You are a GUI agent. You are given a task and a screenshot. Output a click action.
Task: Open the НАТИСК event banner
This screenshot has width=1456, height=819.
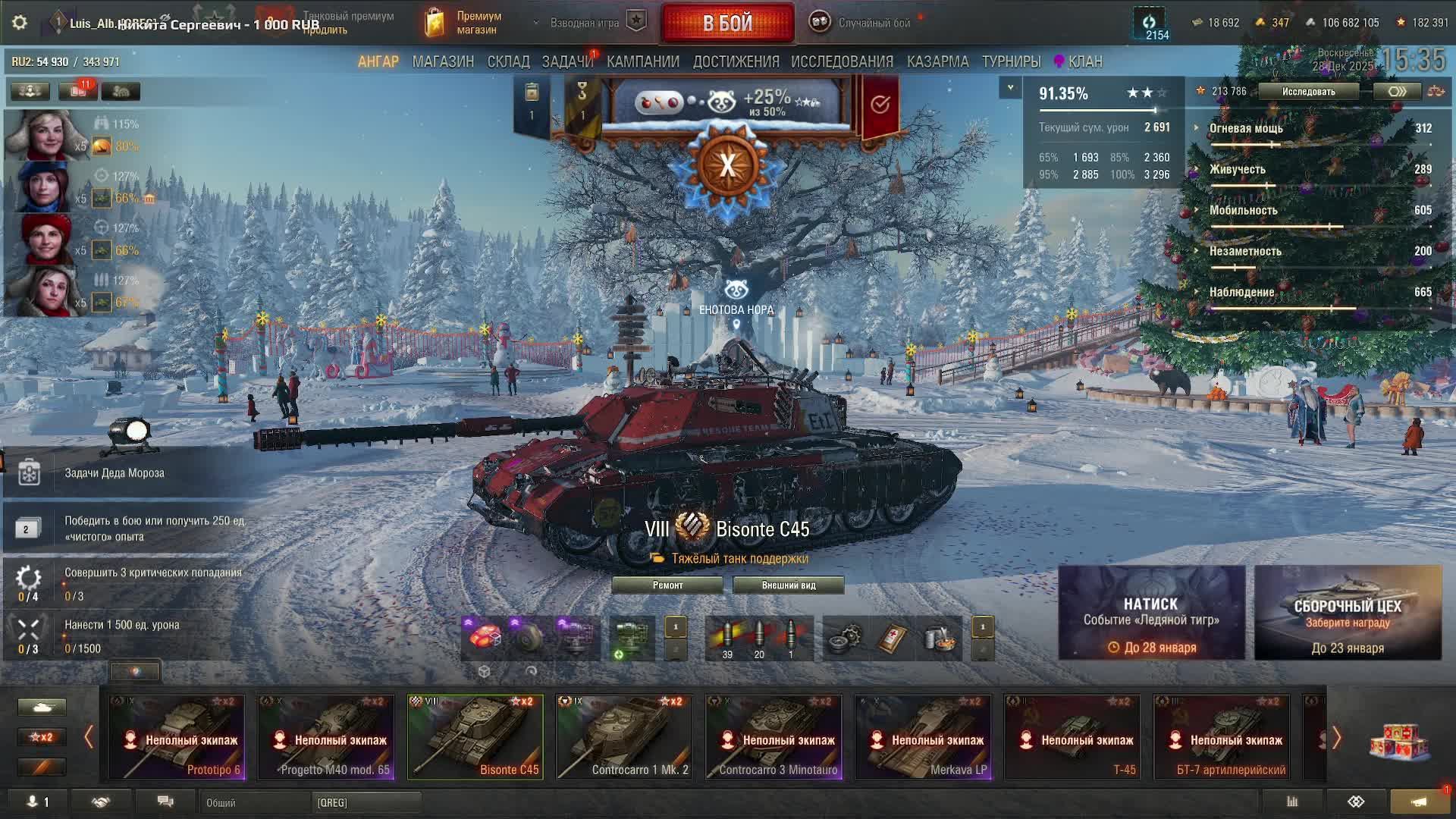coord(1151,613)
